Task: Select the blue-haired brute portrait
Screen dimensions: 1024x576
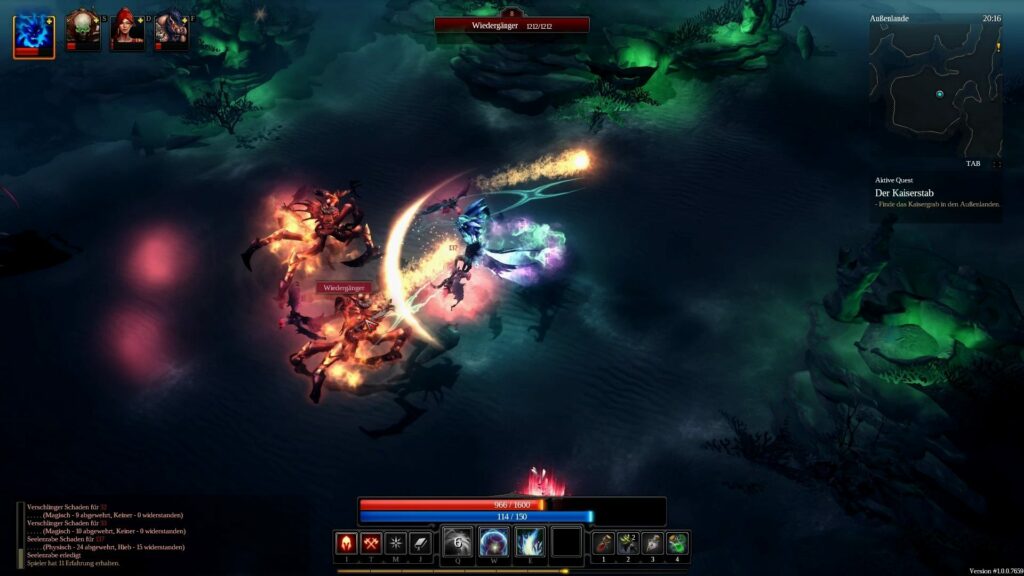Action: (171, 30)
